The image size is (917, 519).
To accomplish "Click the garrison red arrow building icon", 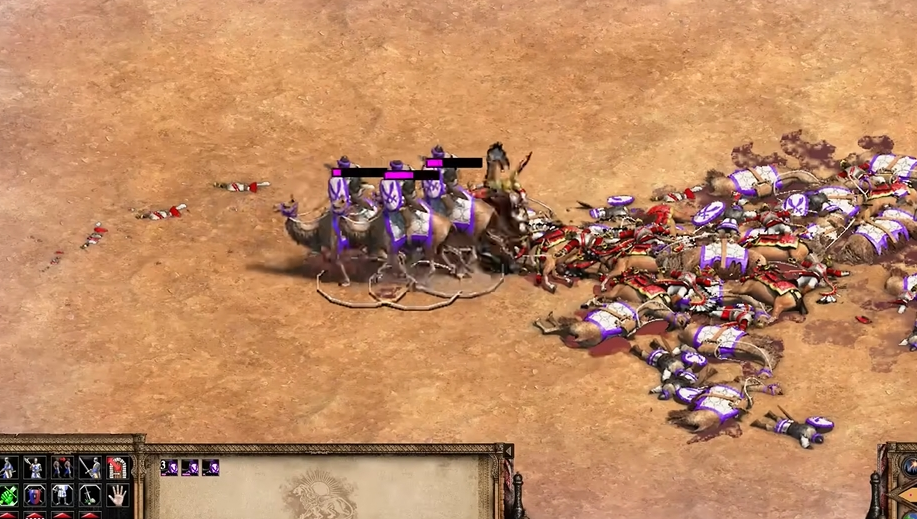I will tap(118, 468).
